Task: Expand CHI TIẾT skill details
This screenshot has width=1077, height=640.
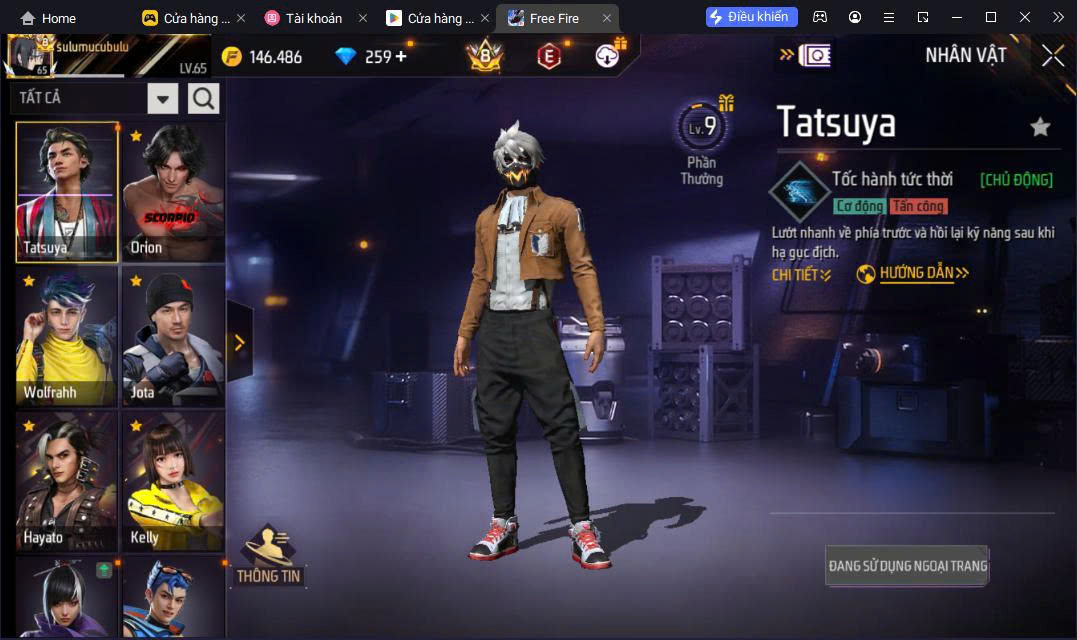Action: coord(801,275)
